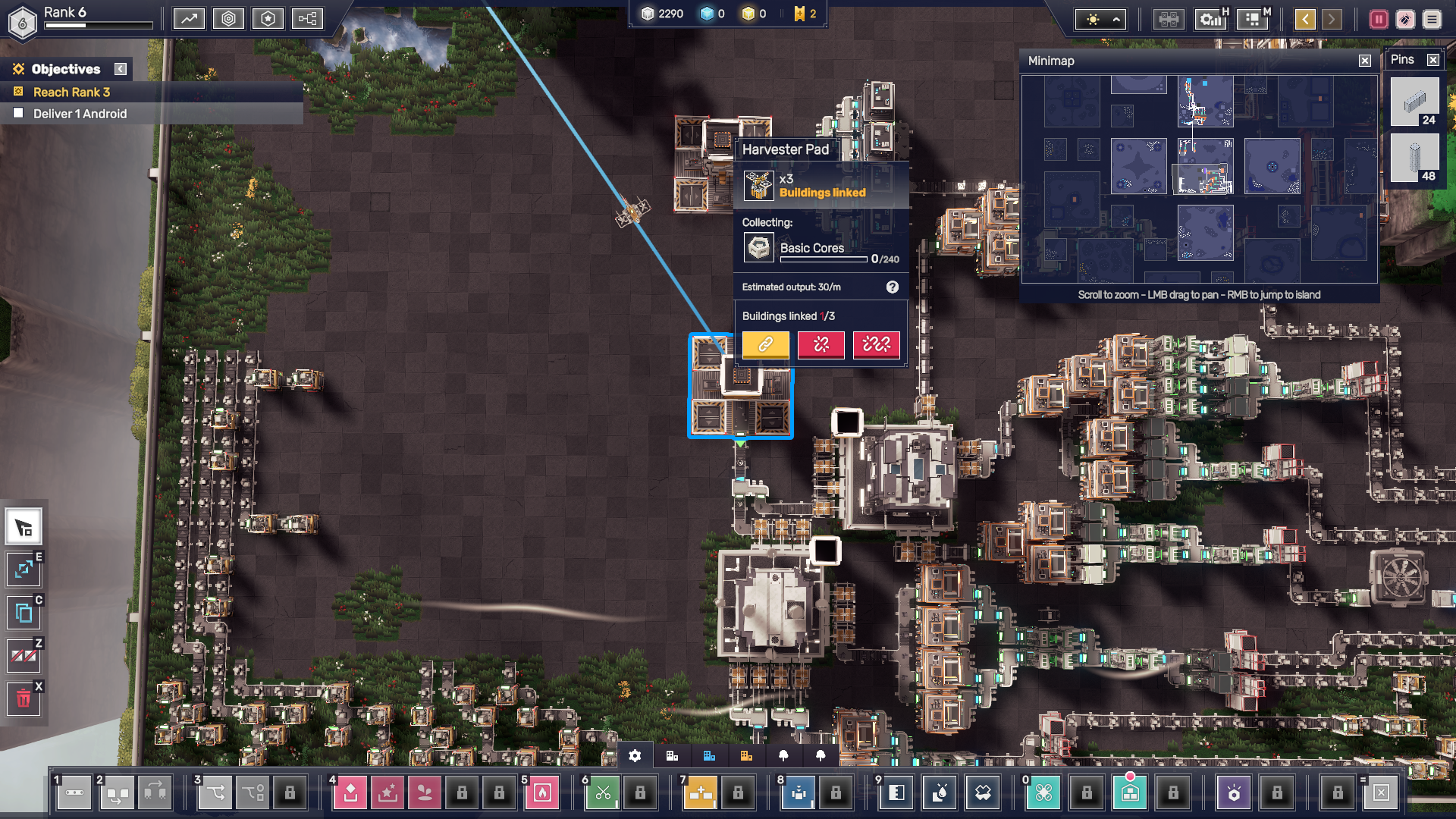This screenshot has height=819, width=1456.
Task: Select the green scissors cutter building
Action: coord(603,793)
